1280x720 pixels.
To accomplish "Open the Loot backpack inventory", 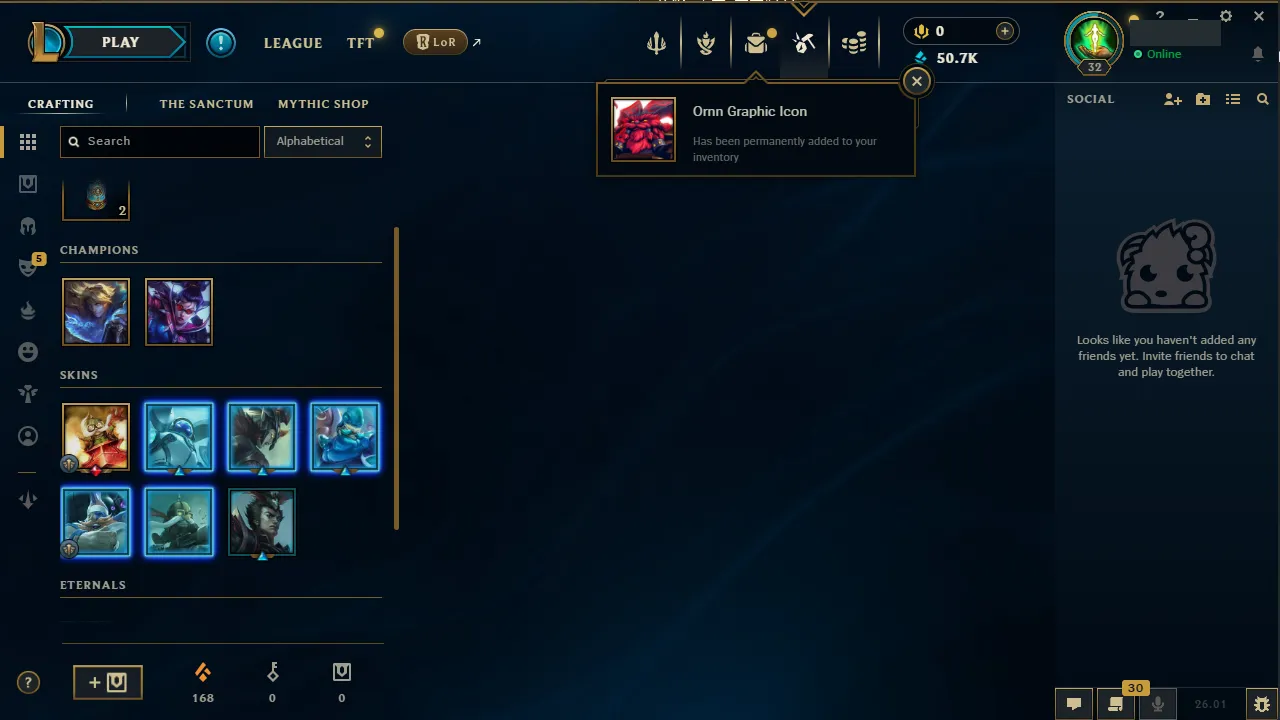I will point(756,42).
